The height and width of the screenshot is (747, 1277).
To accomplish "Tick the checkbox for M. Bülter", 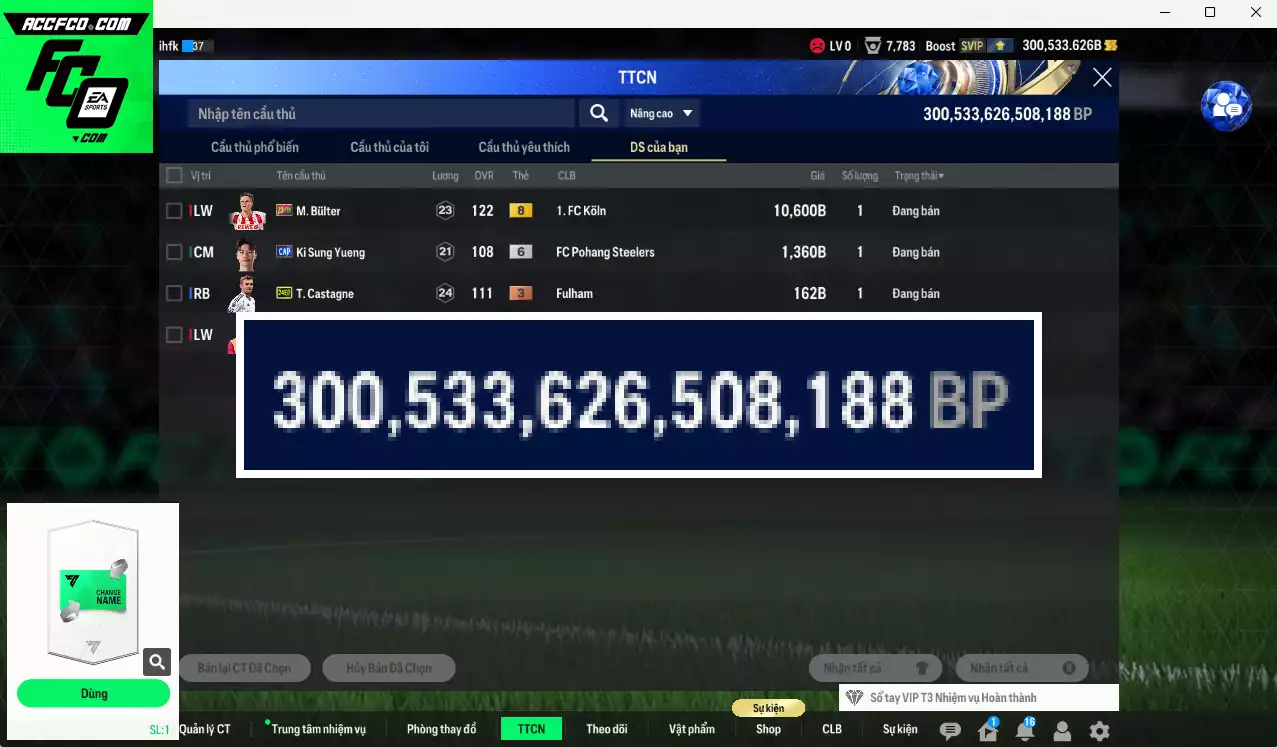I will click(174, 211).
